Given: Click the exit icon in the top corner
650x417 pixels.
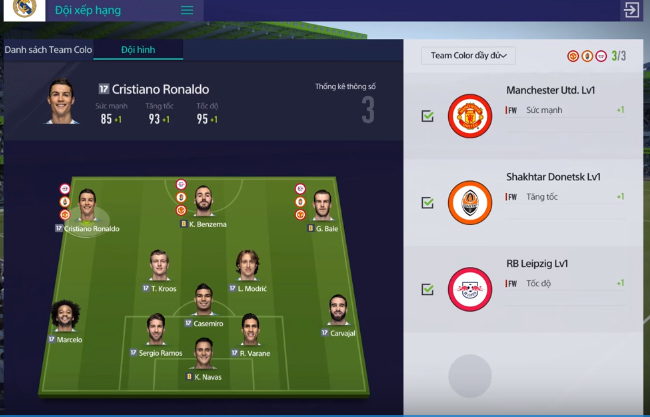Looking at the screenshot, I should [x=631, y=10].
